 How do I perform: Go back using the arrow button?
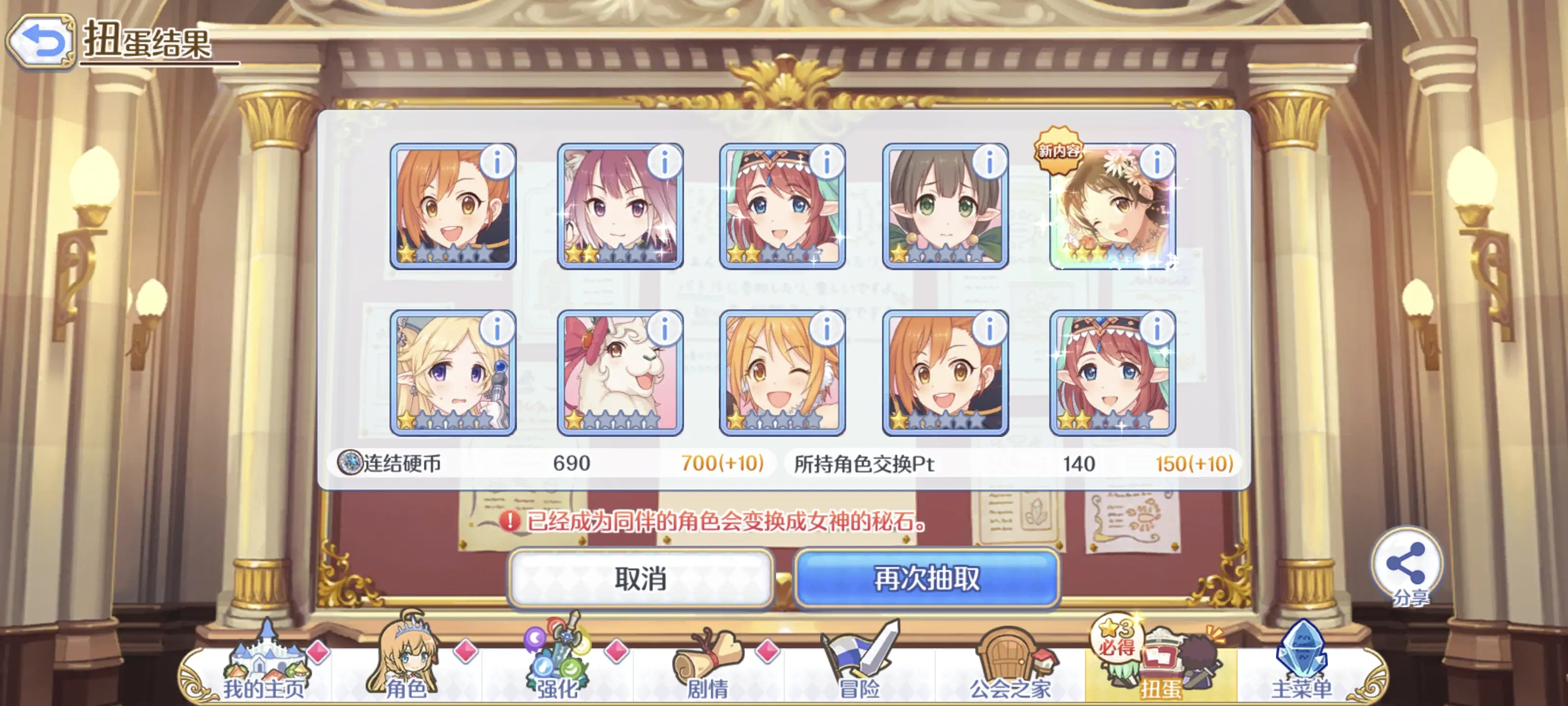[x=41, y=41]
